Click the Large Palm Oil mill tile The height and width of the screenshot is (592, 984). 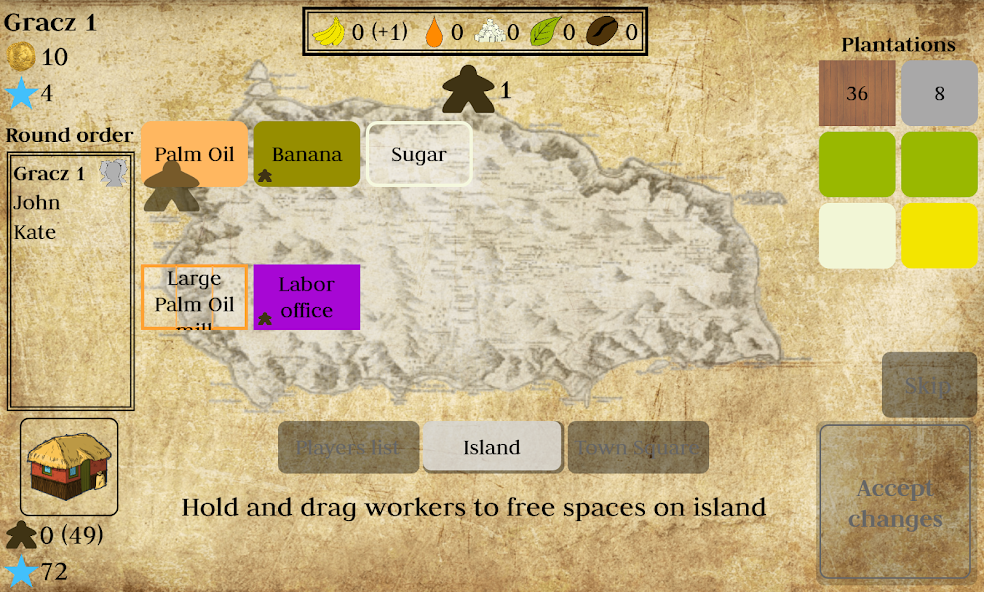(194, 296)
